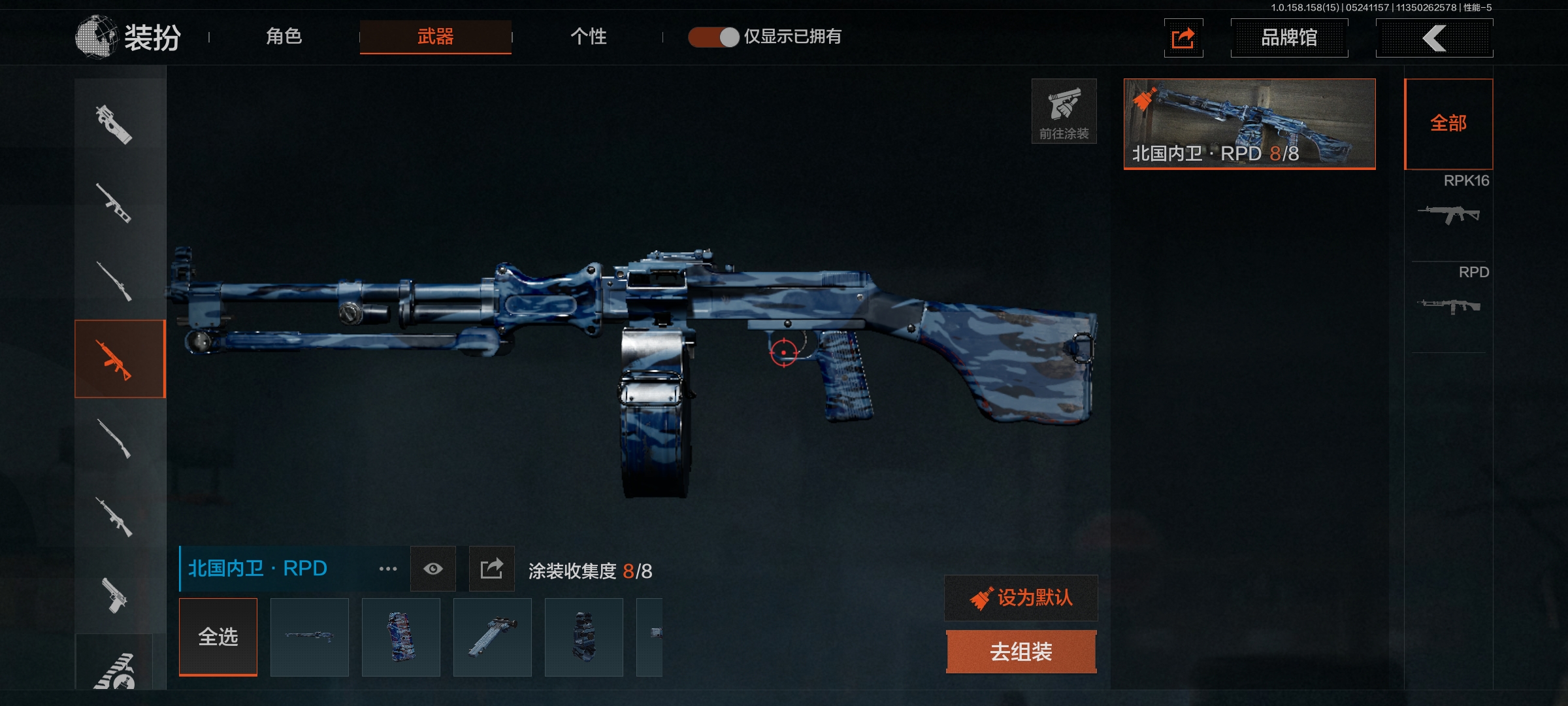Viewport: 1568px width, 706px height.
Task: Select the pistol category in sidebar
Action: coord(115,595)
